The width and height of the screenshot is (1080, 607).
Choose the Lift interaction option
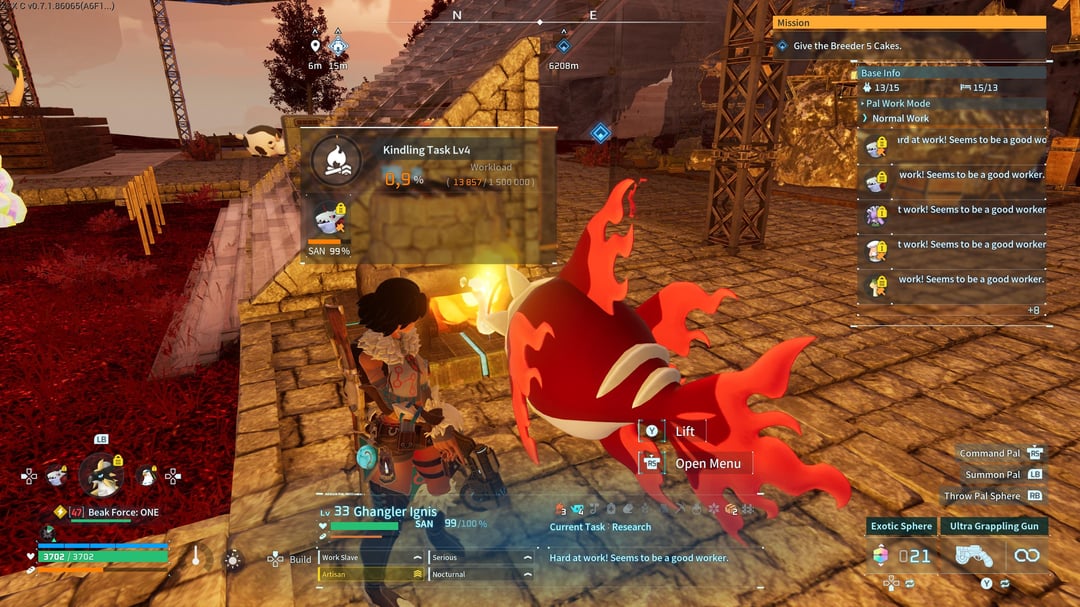[x=684, y=431]
